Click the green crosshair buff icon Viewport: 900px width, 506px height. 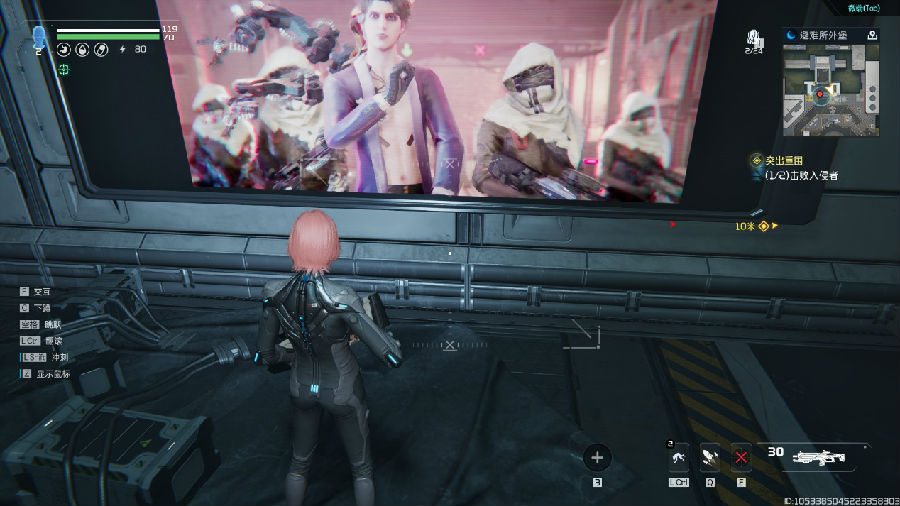point(63,69)
